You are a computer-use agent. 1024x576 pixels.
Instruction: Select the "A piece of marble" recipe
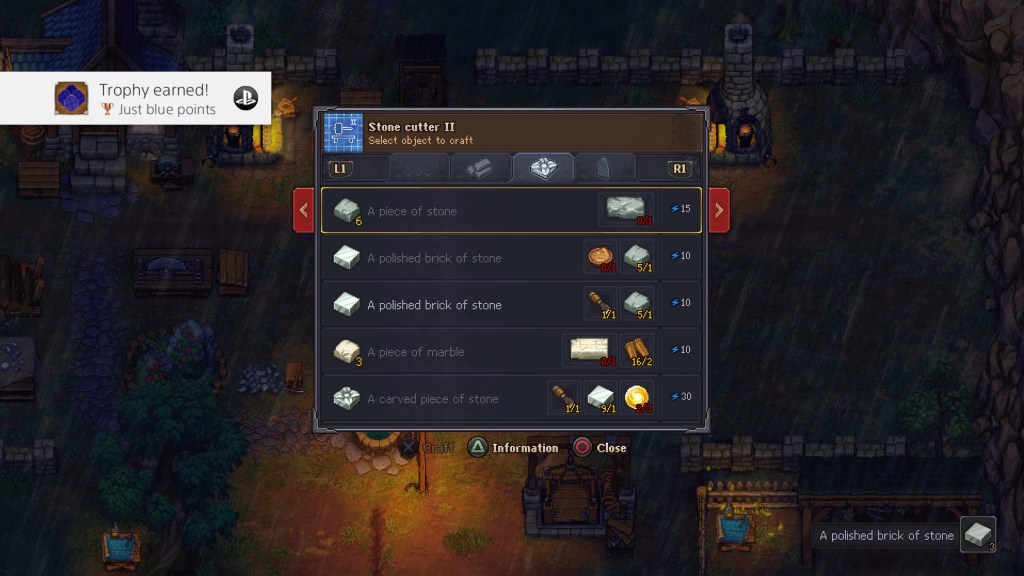point(510,351)
